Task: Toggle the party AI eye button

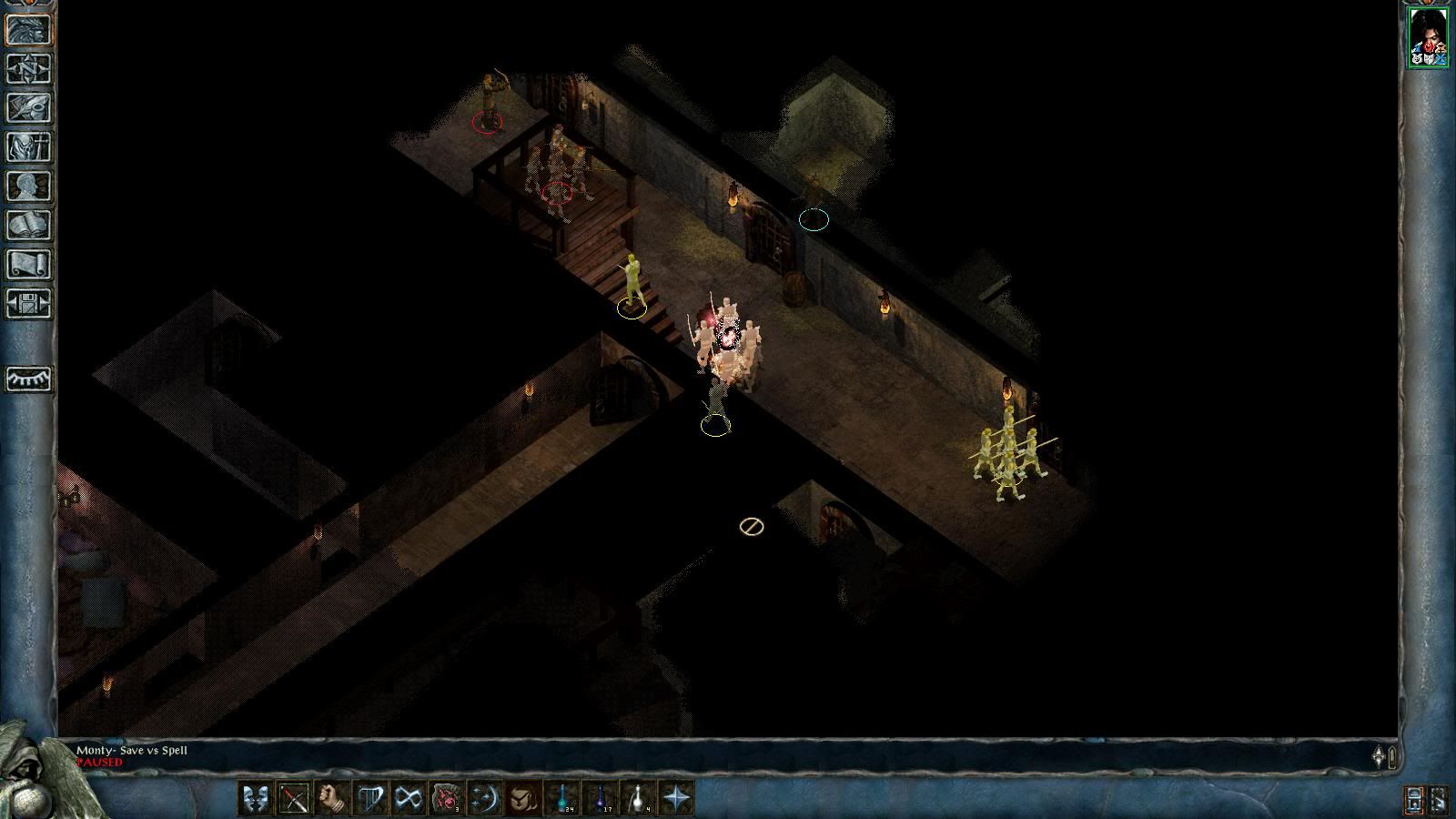Action: 28,379
